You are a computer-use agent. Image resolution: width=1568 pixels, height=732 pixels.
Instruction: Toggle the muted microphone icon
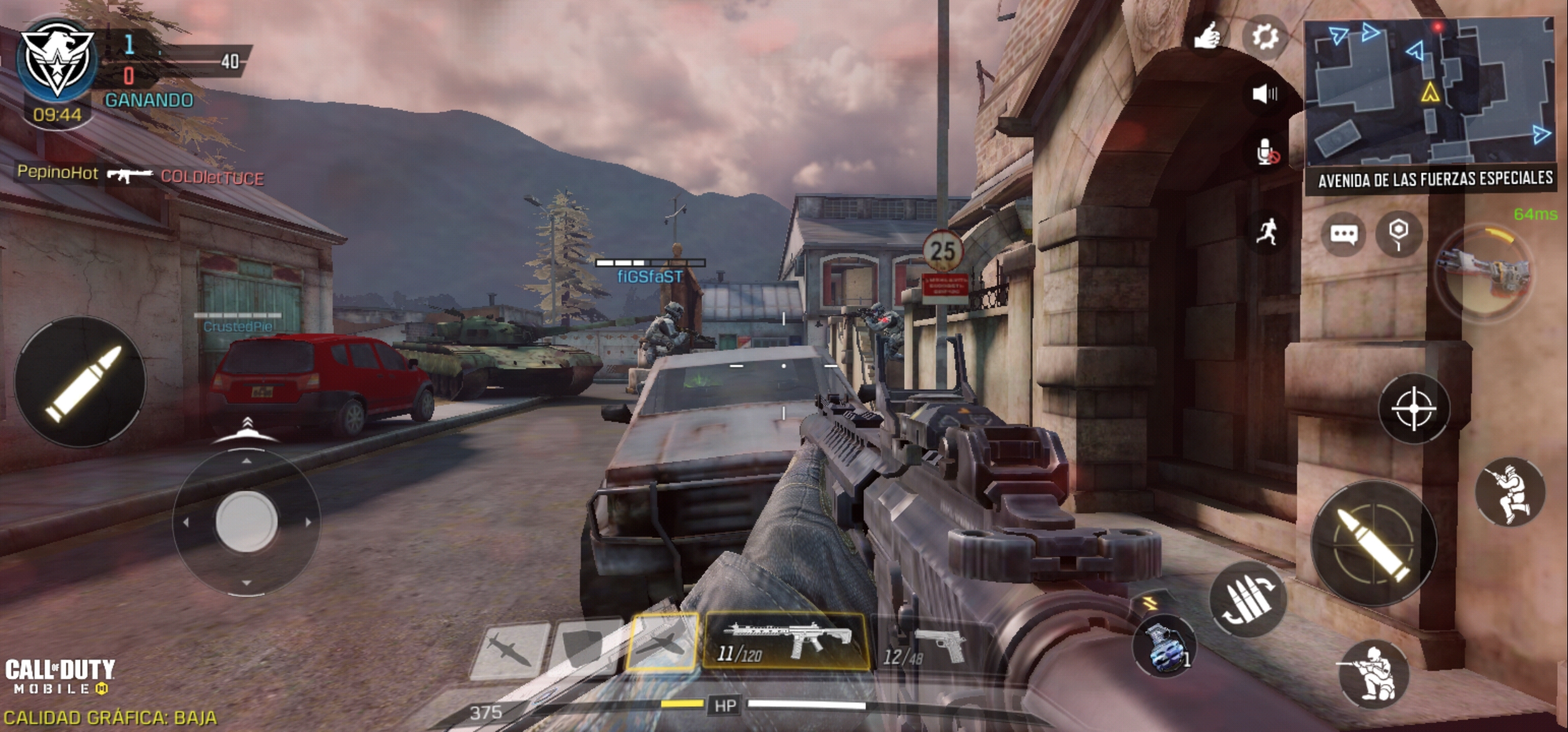1266,152
